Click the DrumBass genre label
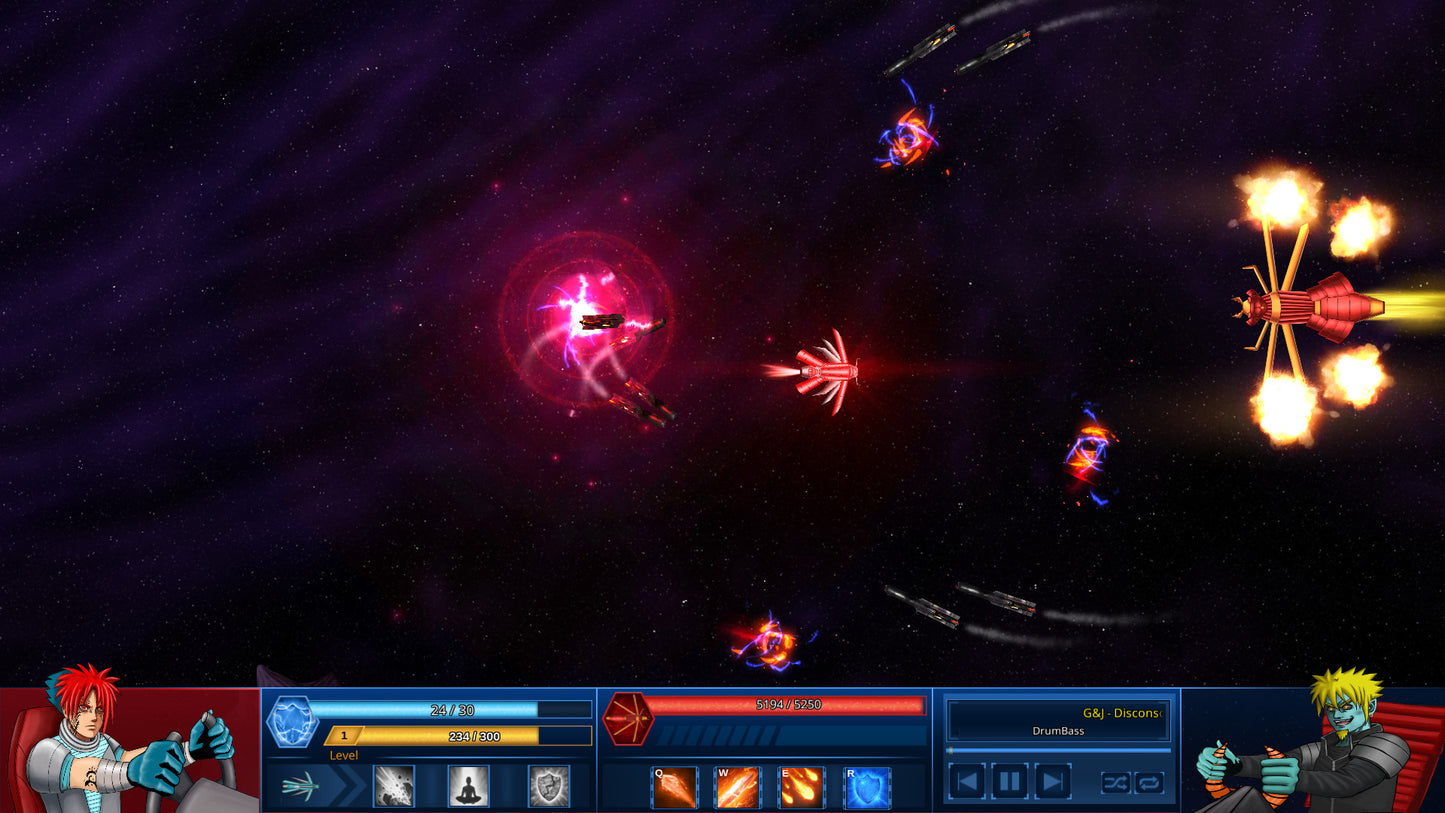This screenshot has width=1445, height=813. point(1059,731)
